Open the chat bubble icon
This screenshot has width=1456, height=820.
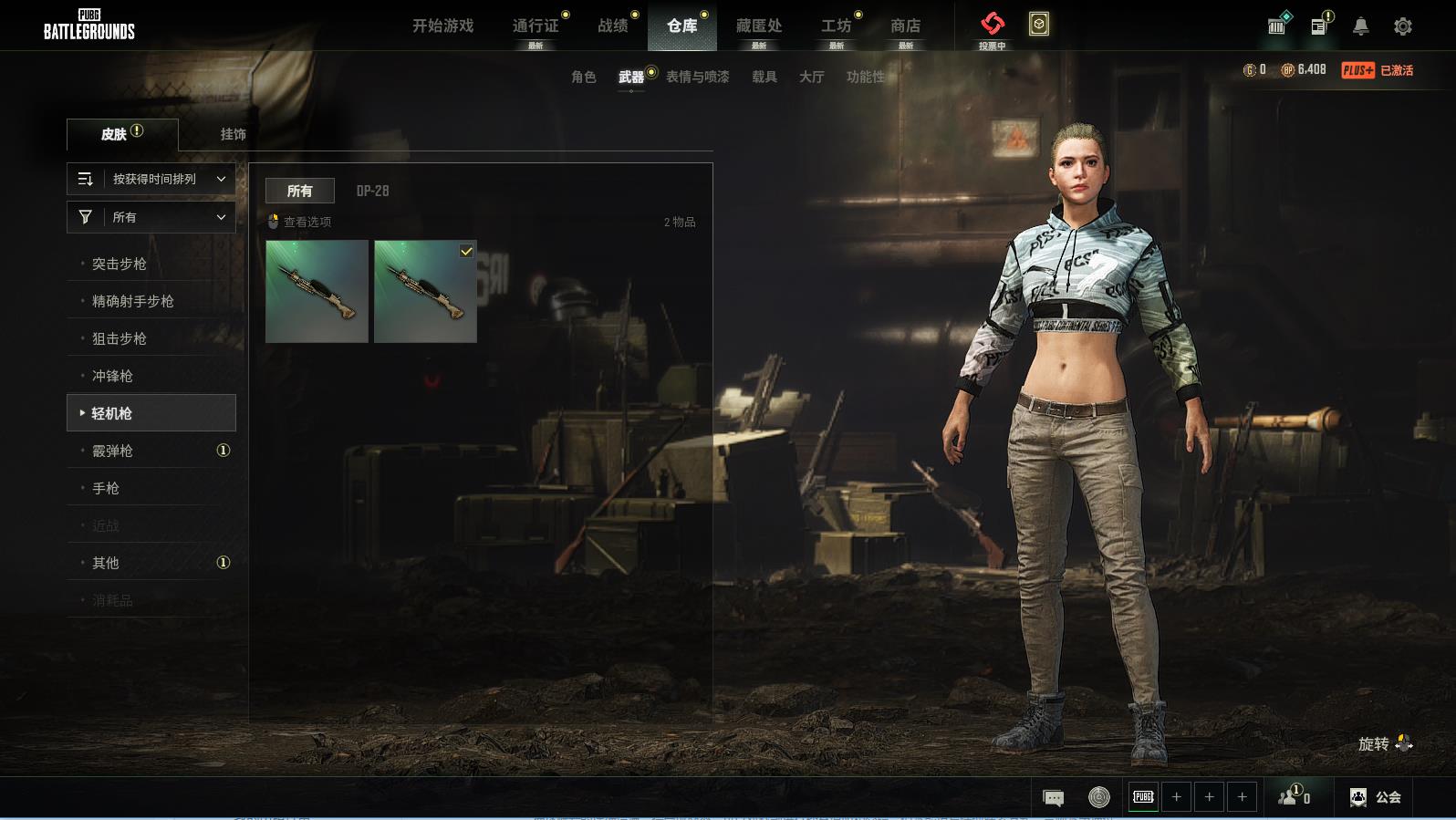pos(1053,798)
